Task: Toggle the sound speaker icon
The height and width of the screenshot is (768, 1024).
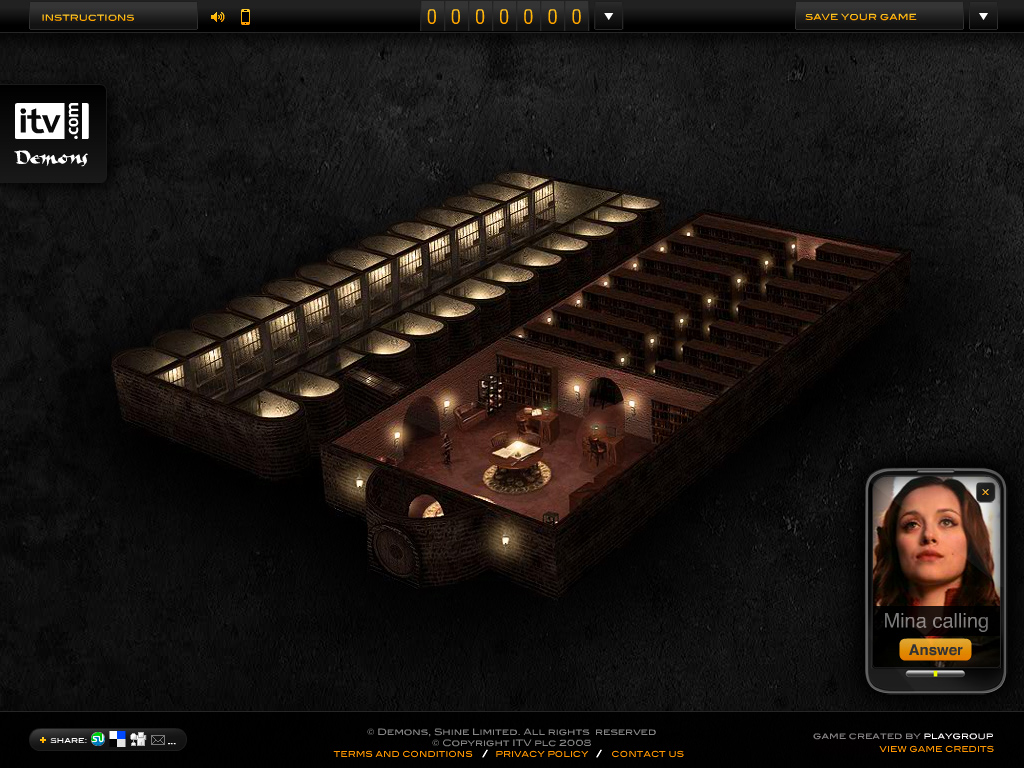Action: [x=218, y=17]
